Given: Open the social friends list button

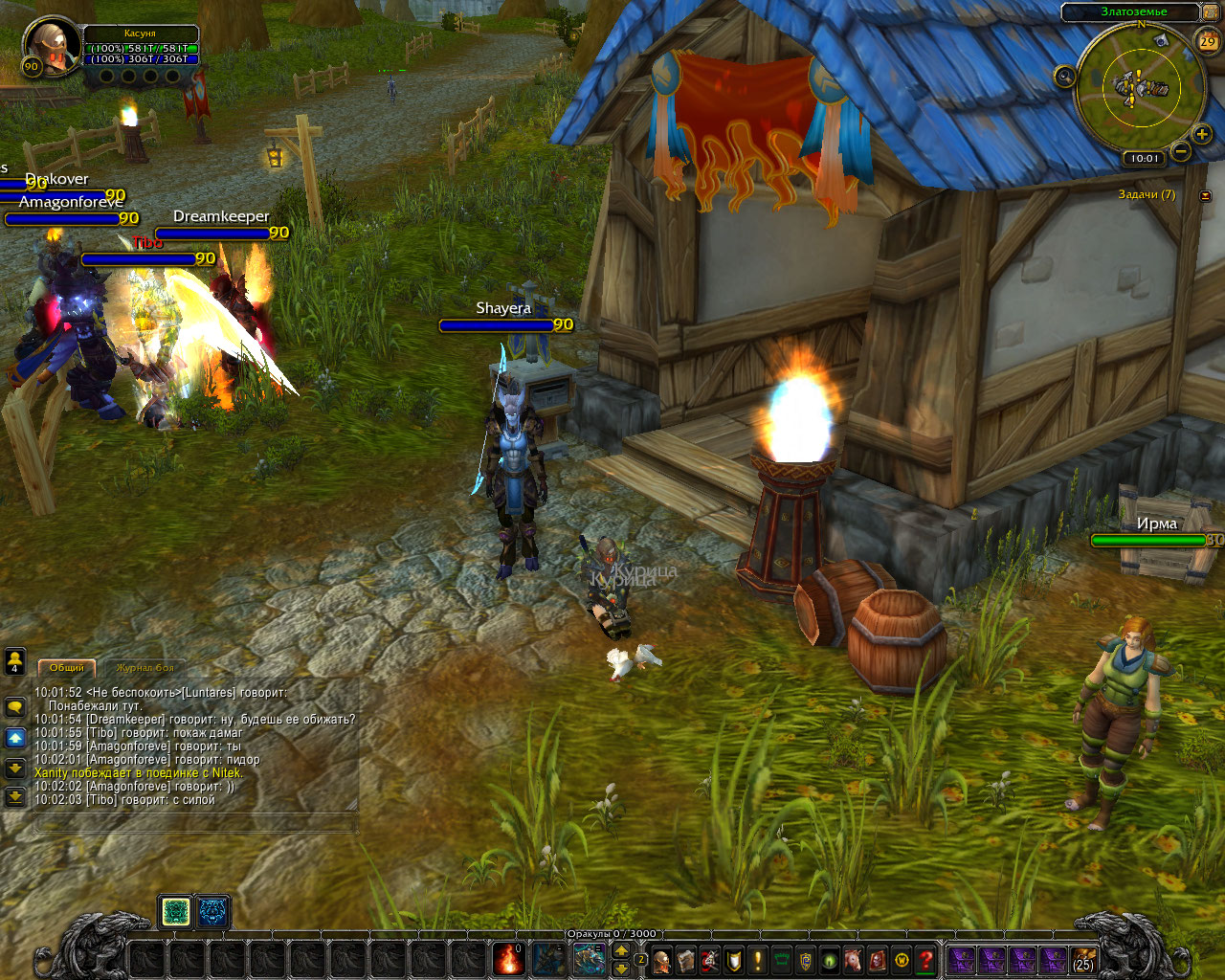Looking at the screenshot, I should click(14, 660).
